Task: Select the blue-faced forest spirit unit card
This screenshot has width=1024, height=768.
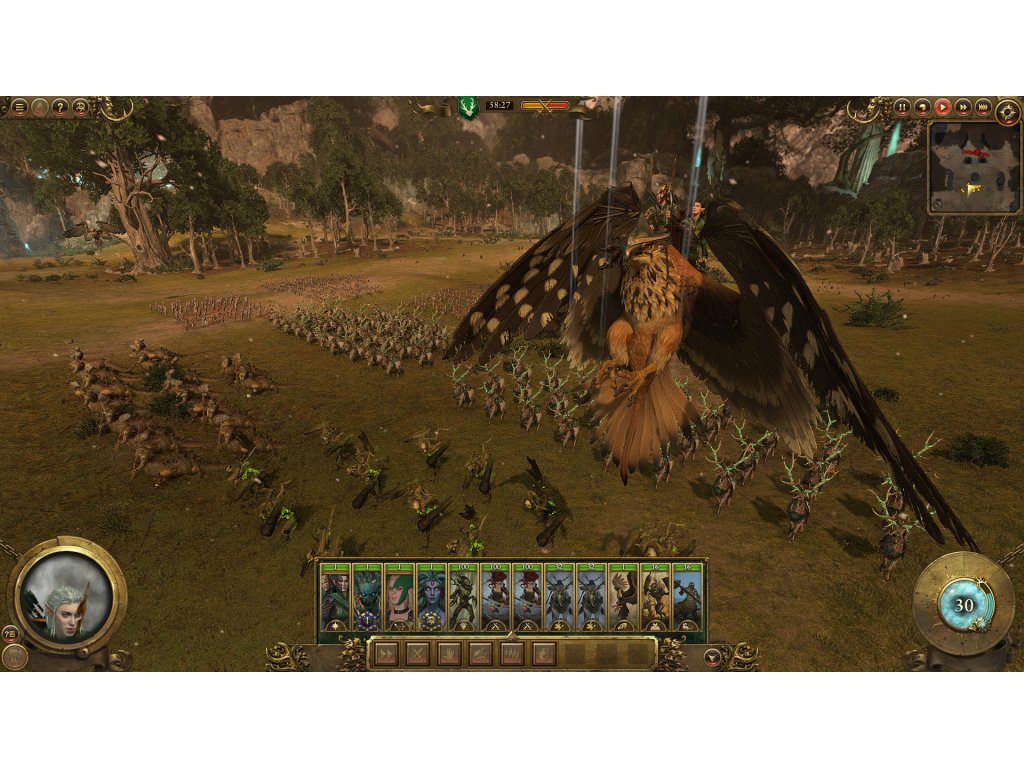Action: pos(431,600)
